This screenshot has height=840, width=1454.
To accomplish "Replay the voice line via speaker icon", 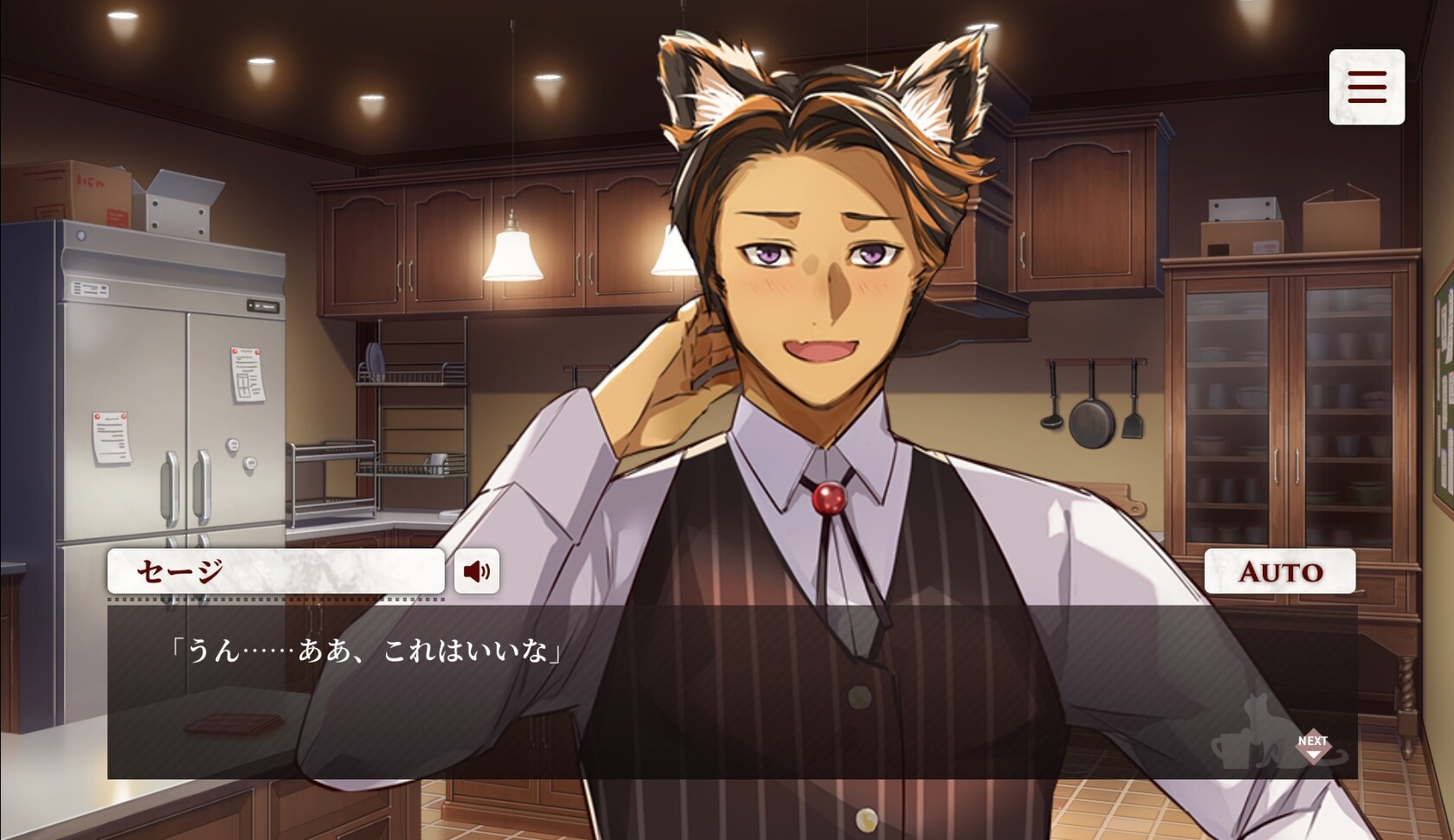I will (x=479, y=572).
